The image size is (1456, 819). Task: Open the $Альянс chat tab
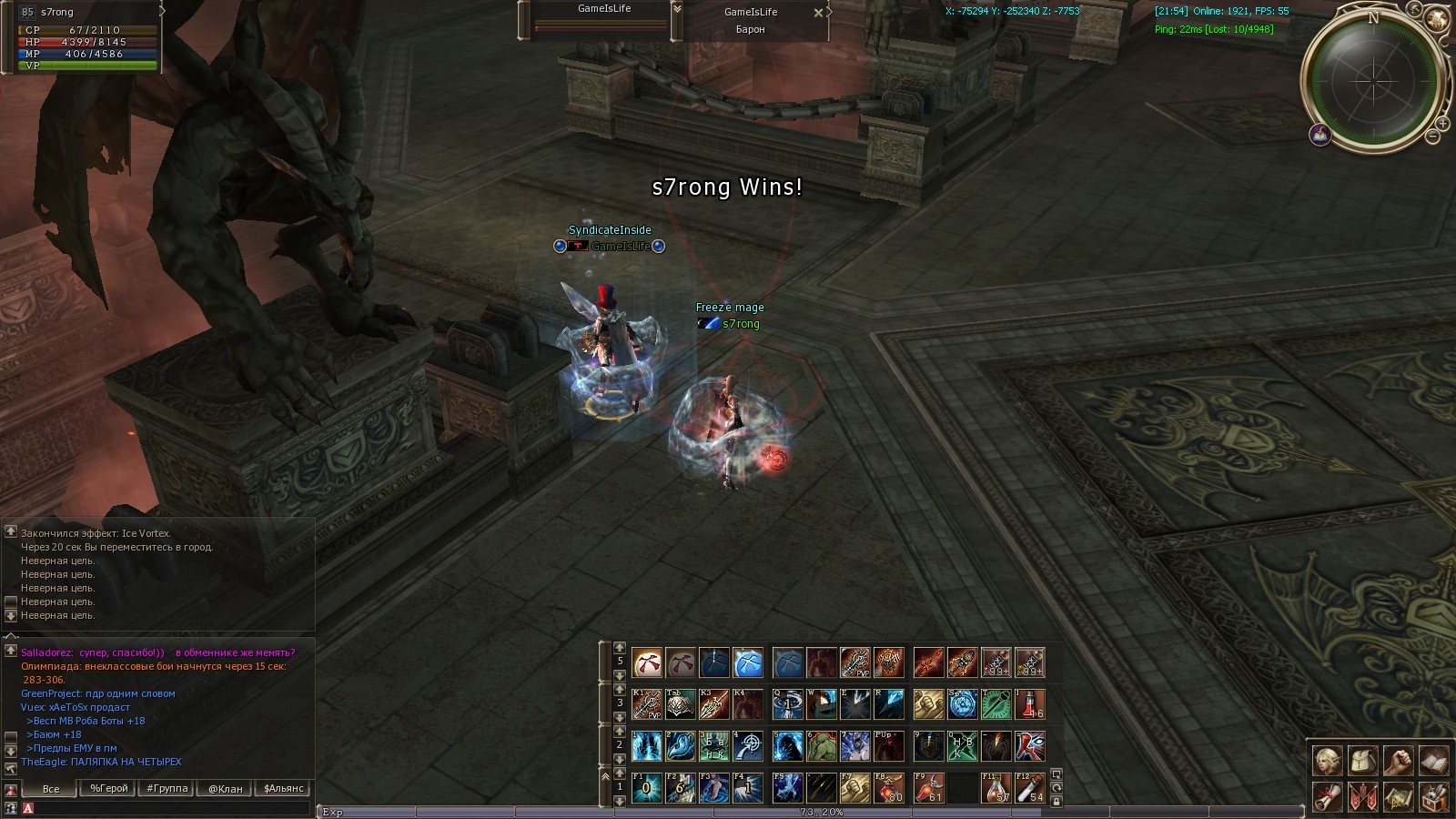coord(283,788)
